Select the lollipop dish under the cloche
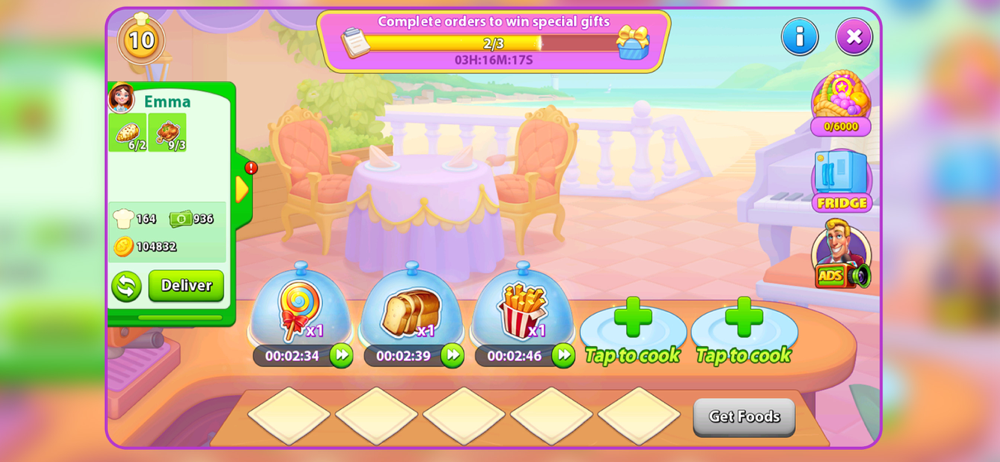1000x462 pixels. pos(300,307)
